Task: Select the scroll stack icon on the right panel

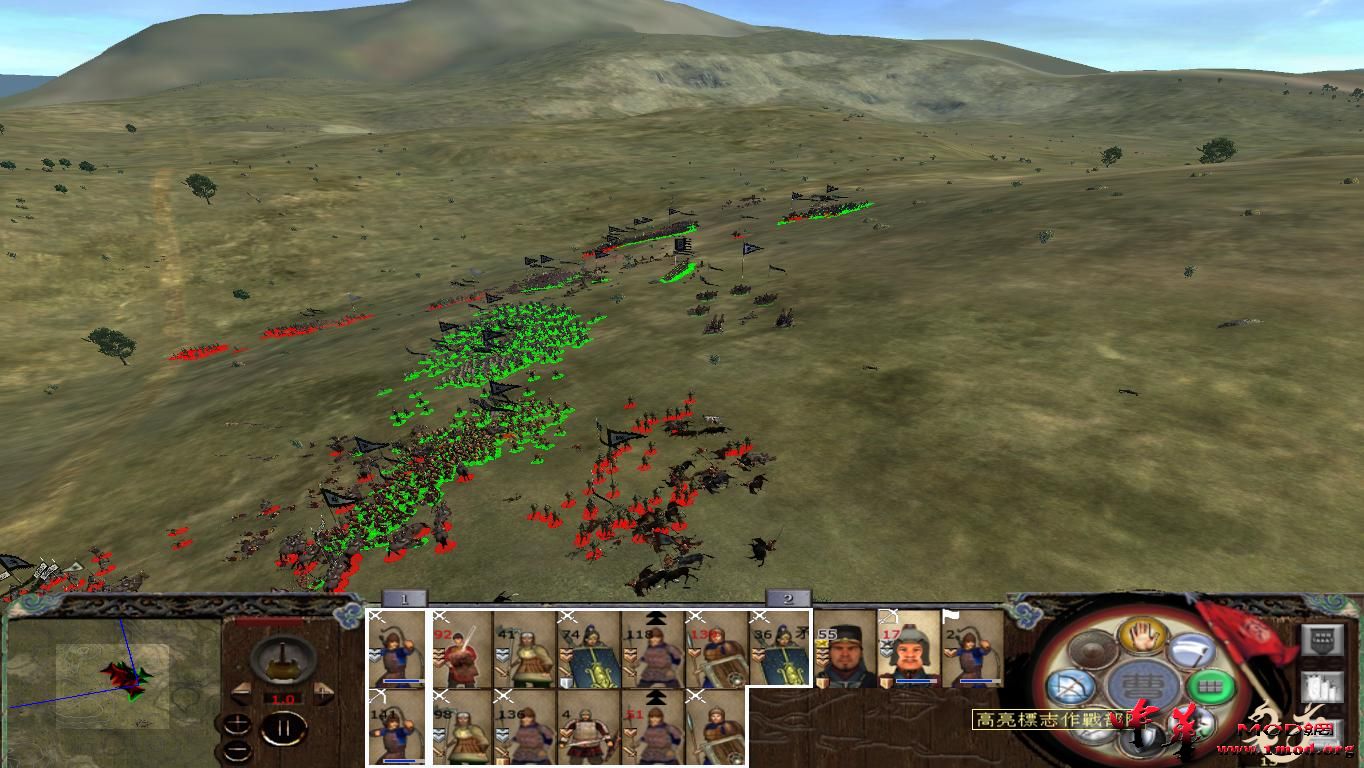Action: [x=1323, y=686]
